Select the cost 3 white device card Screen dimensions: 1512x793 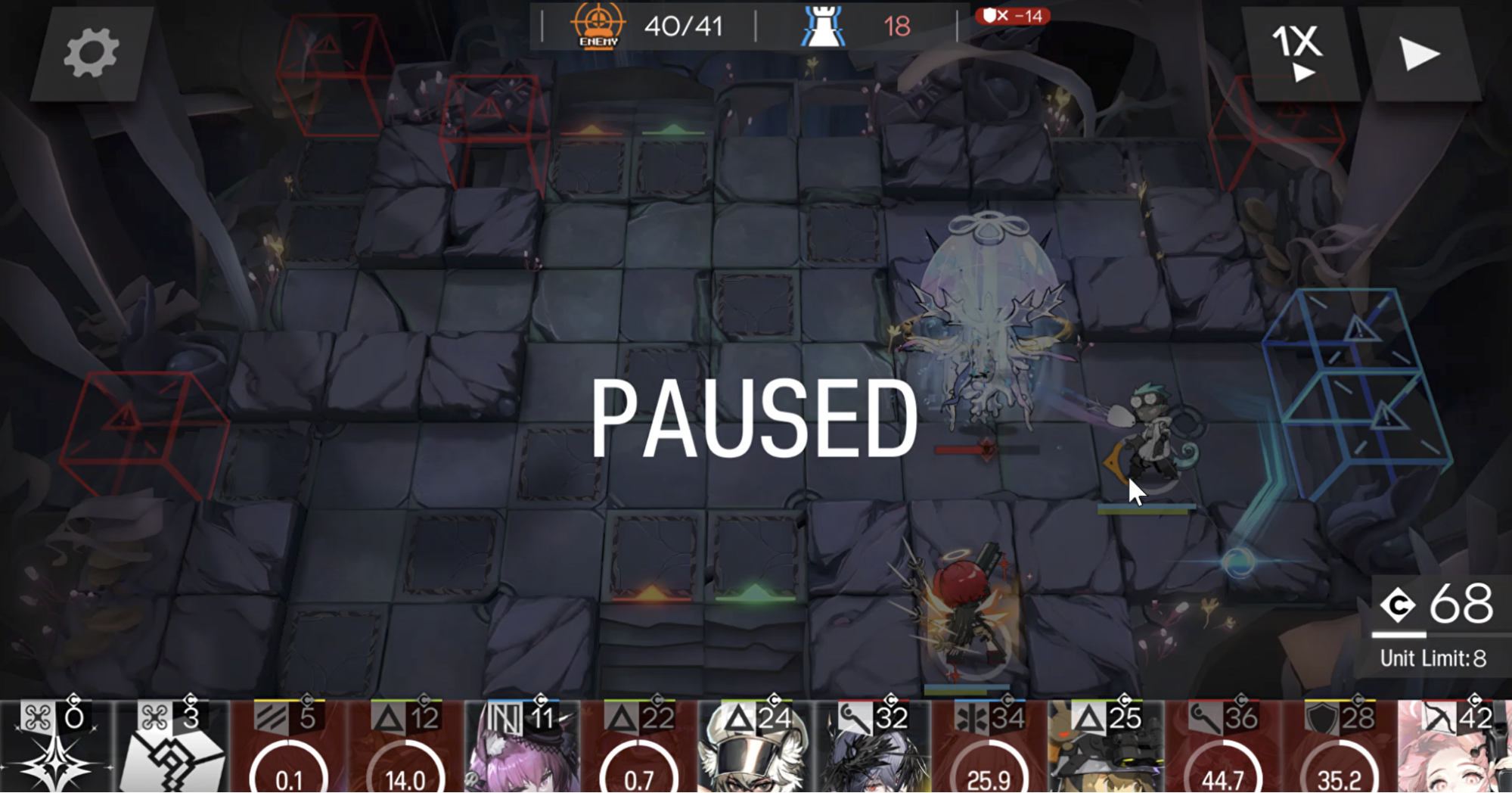[x=172, y=747]
